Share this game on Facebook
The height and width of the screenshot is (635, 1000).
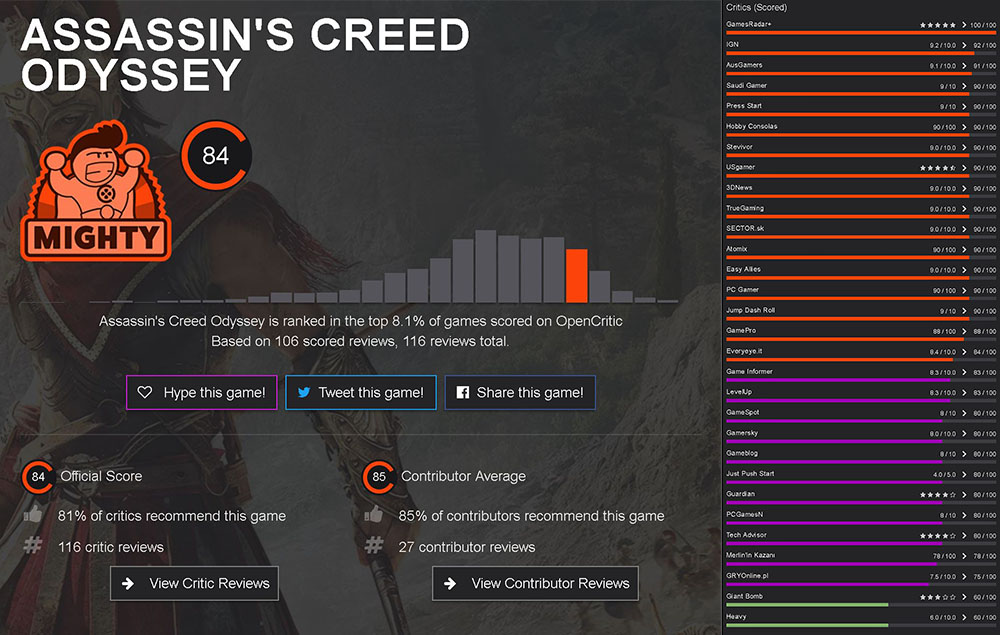click(x=520, y=393)
